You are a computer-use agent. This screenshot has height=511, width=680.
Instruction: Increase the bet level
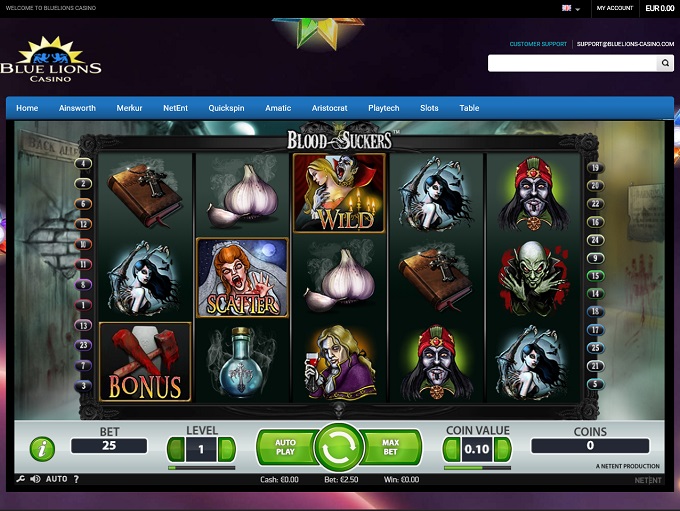click(227, 449)
